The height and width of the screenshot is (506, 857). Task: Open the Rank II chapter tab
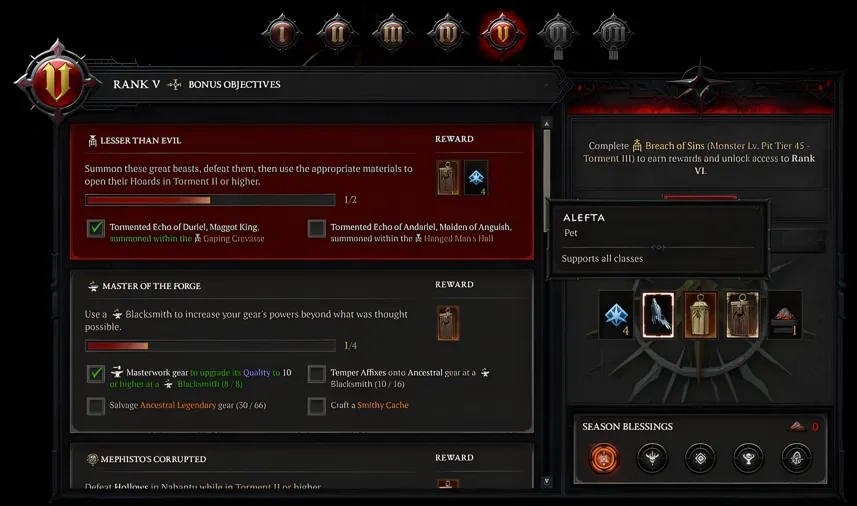point(337,33)
